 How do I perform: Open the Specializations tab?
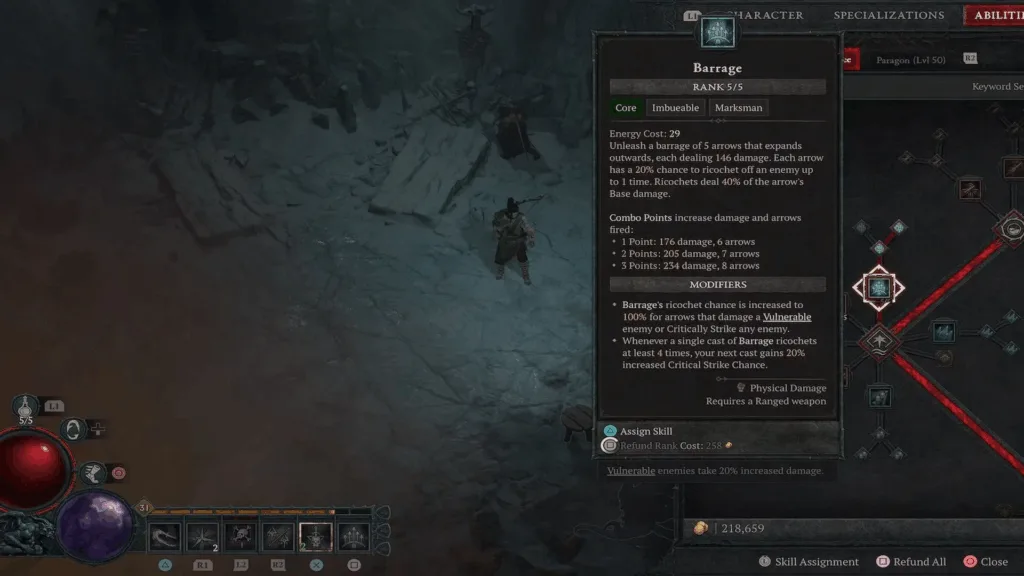888,15
